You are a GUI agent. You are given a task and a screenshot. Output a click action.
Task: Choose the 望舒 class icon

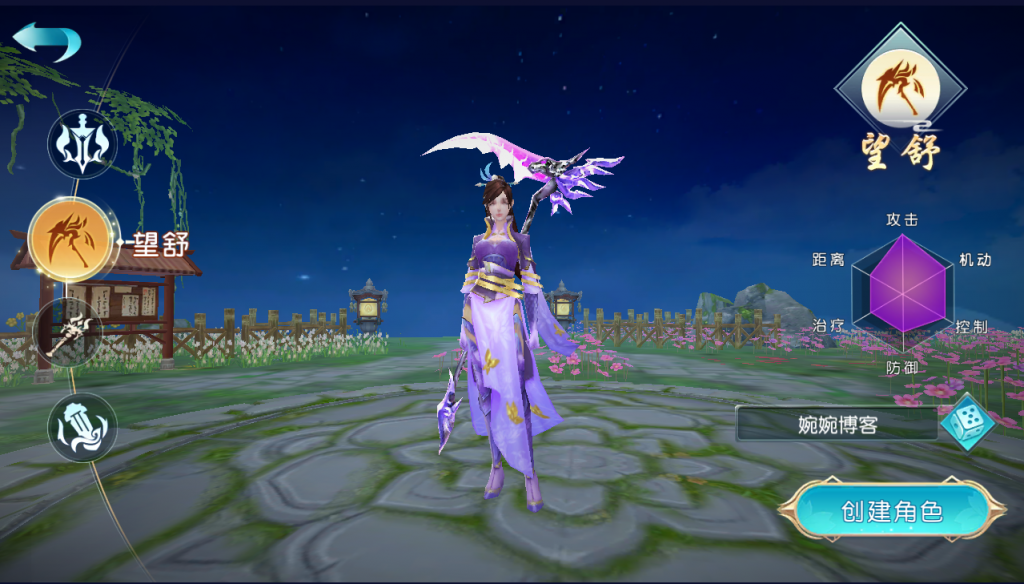tap(71, 240)
